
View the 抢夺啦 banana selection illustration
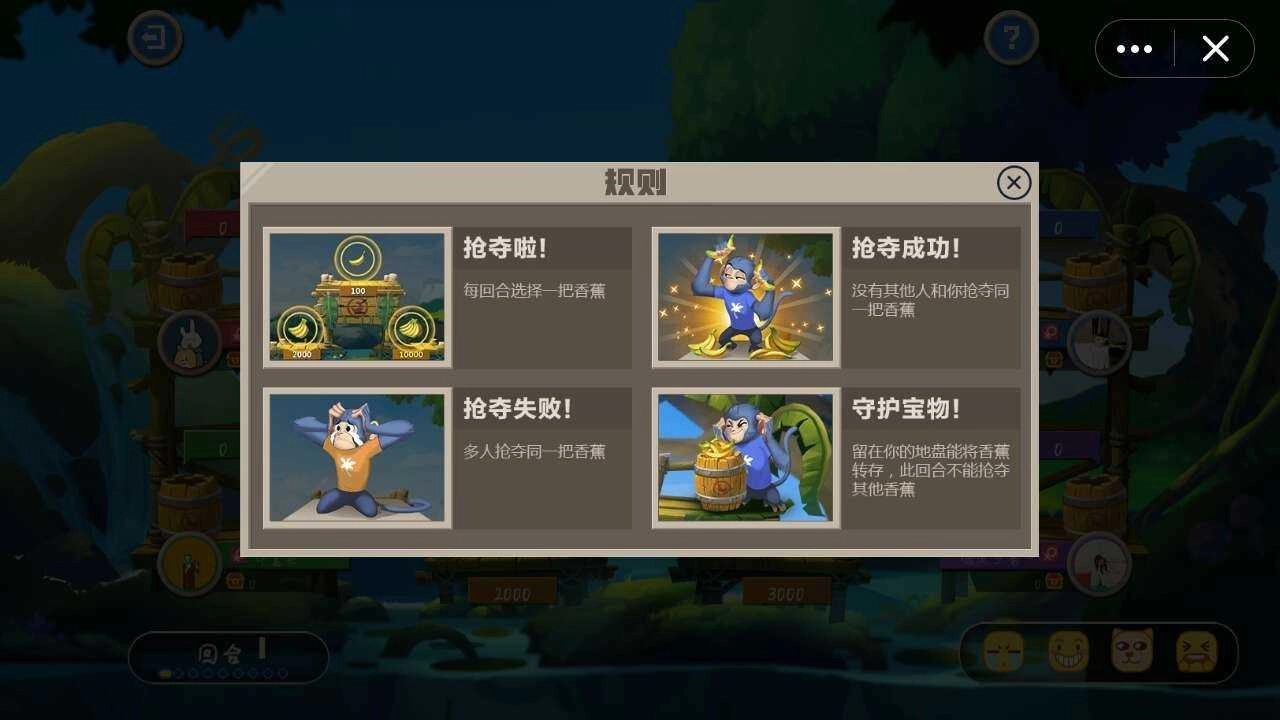pyautogui.click(x=356, y=296)
